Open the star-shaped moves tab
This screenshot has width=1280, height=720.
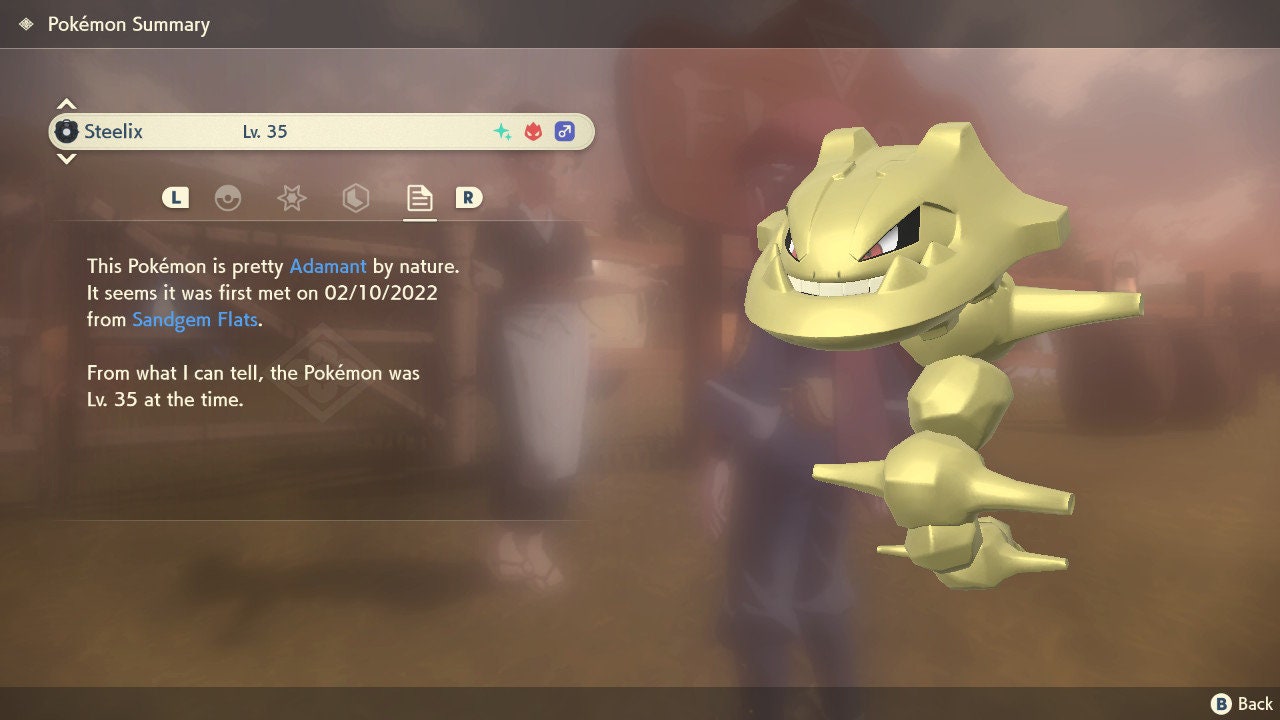pyautogui.click(x=291, y=198)
